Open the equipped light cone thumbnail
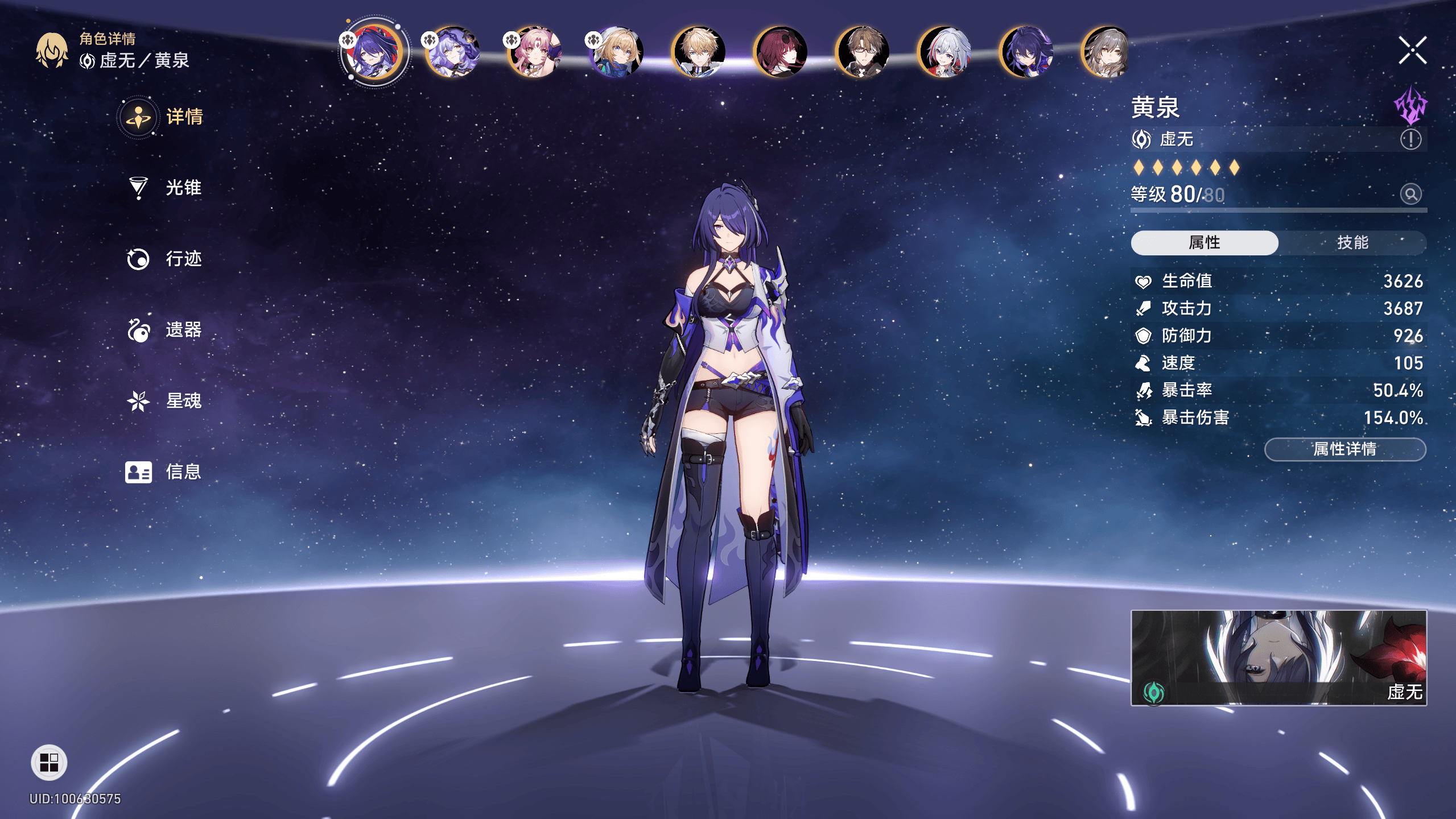The image size is (1456, 819). pyautogui.click(x=1278, y=657)
